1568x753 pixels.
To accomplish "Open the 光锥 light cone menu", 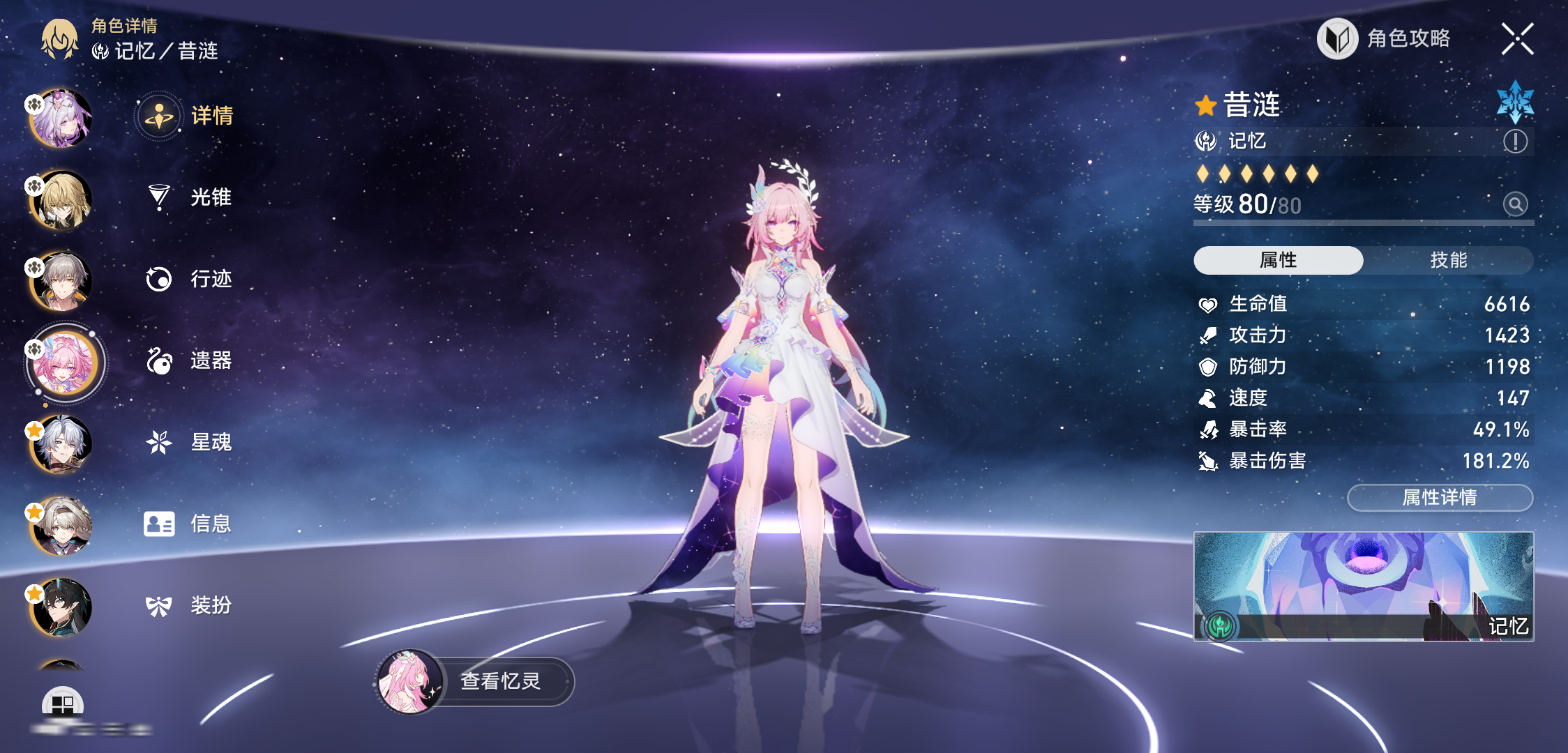I will 187,197.
